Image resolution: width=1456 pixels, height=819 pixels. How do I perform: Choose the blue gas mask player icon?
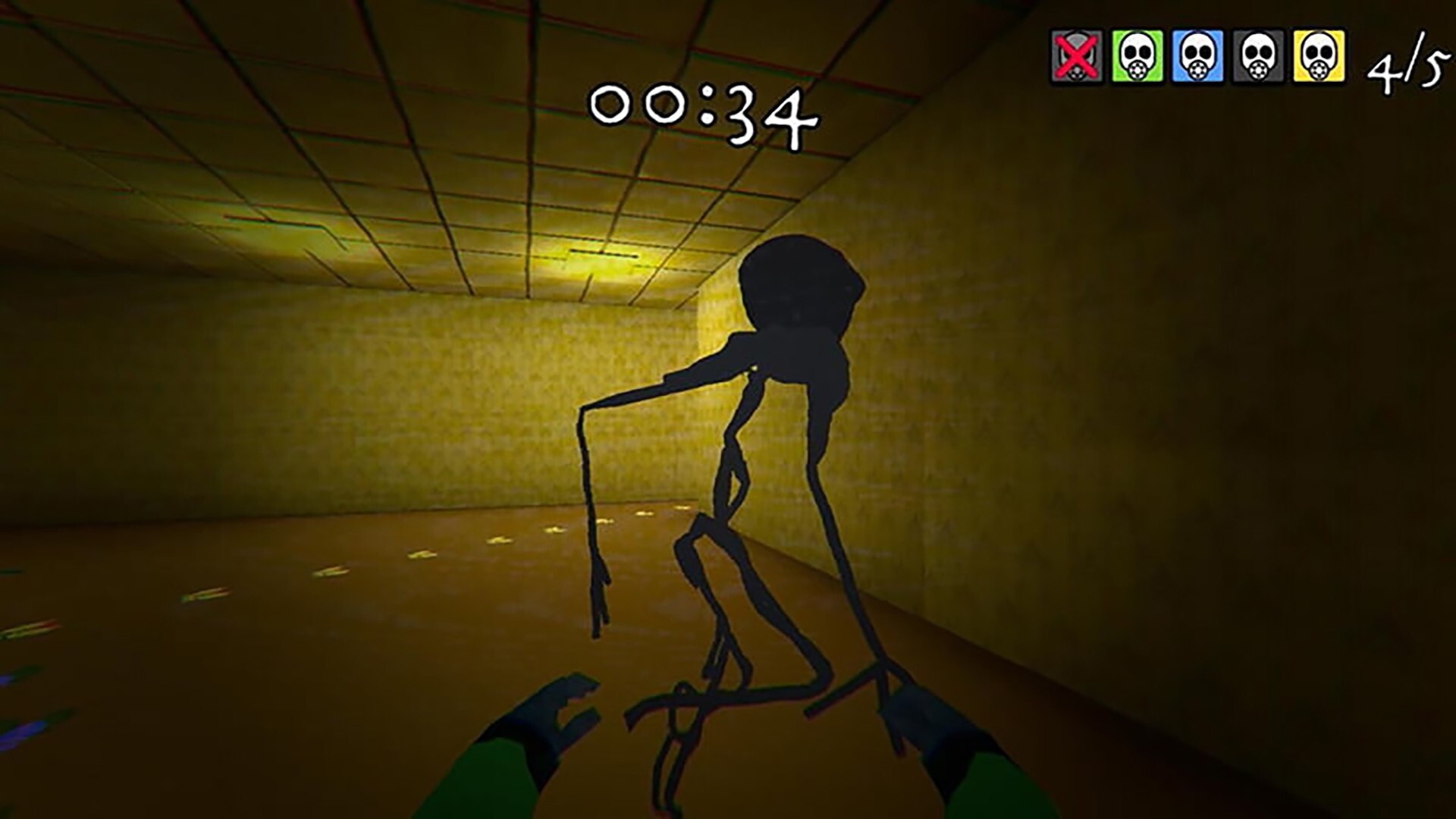click(1198, 57)
